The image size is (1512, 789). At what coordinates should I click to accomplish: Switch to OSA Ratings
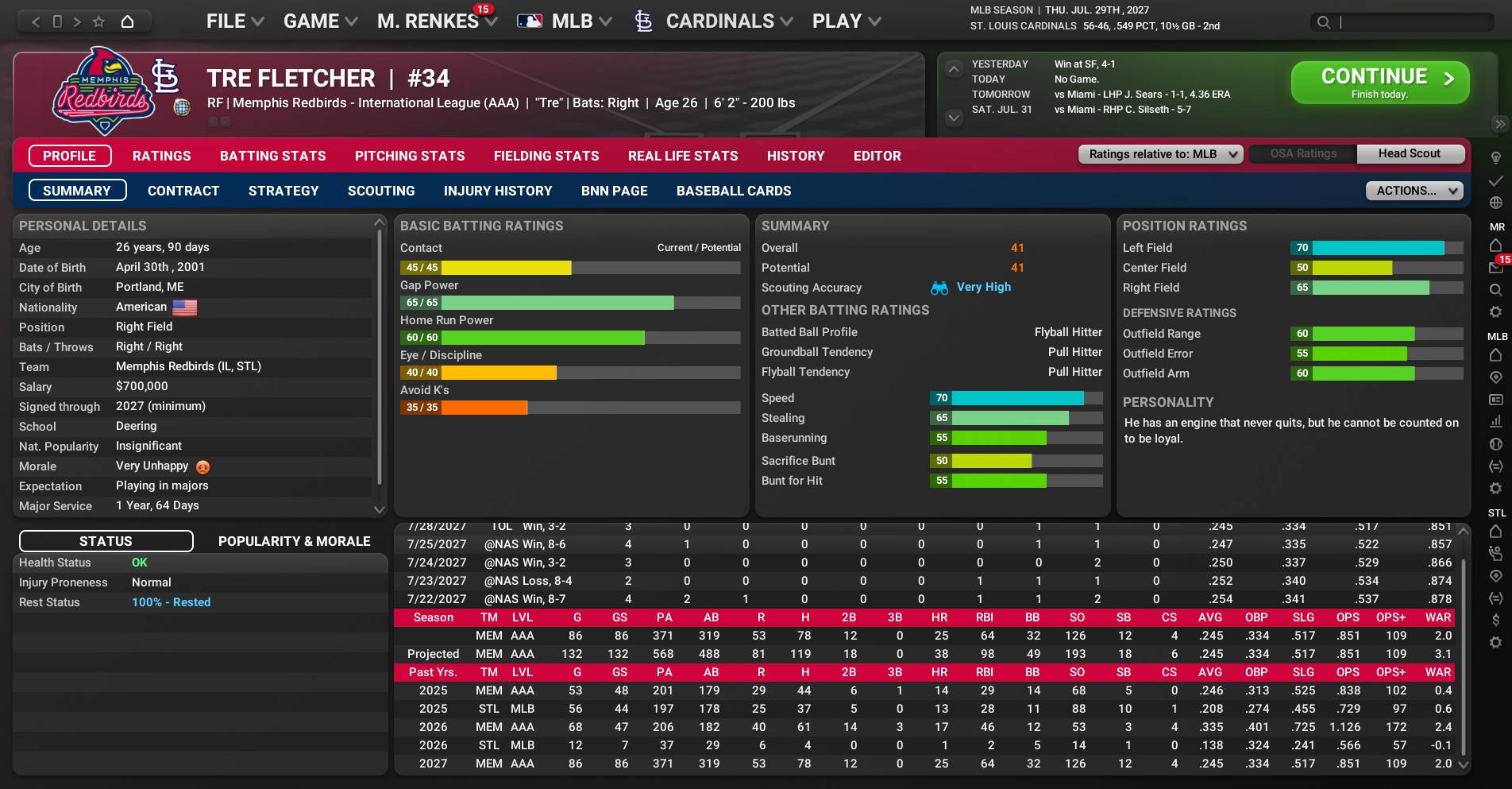coord(1302,154)
